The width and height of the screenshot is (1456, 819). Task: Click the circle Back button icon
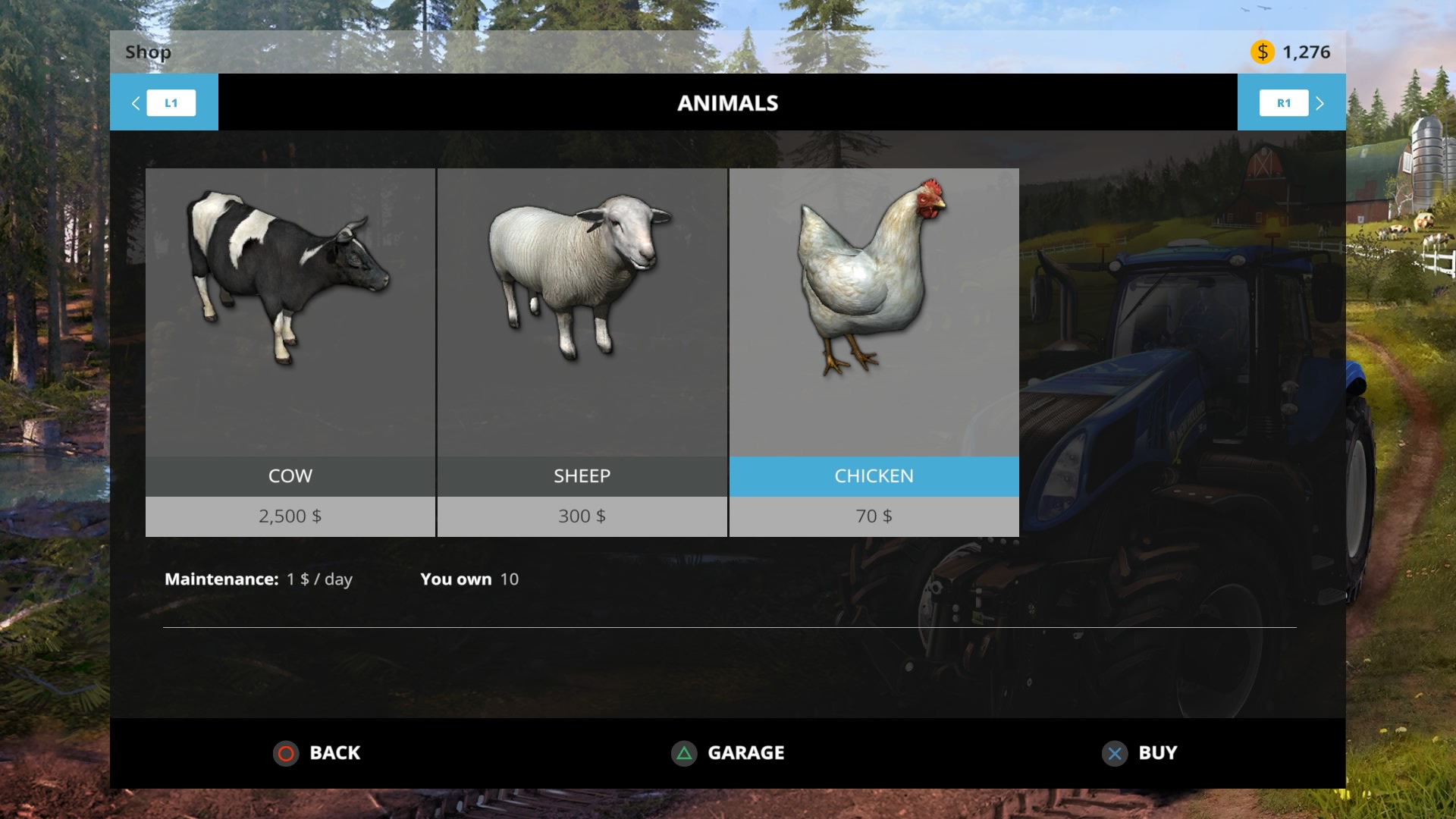[x=287, y=753]
